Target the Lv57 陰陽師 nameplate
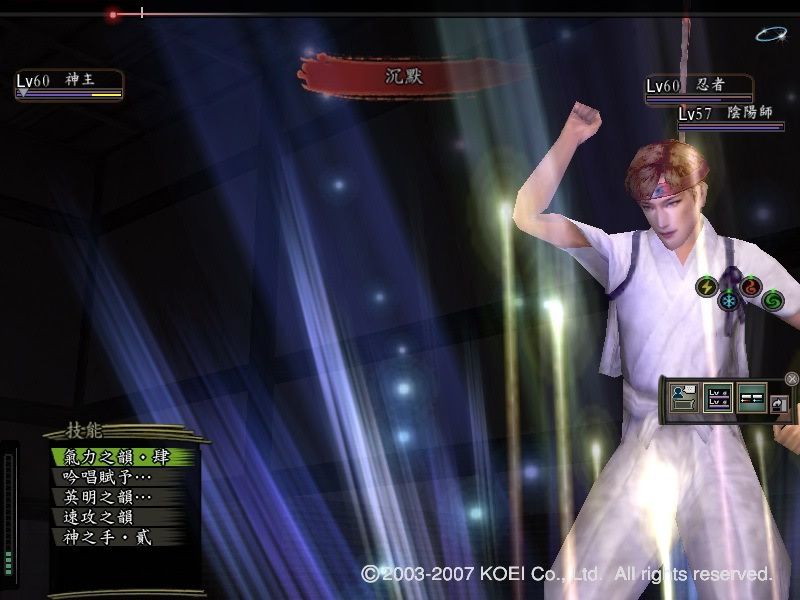The height and width of the screenshot is (600, 800). (730, 116)
